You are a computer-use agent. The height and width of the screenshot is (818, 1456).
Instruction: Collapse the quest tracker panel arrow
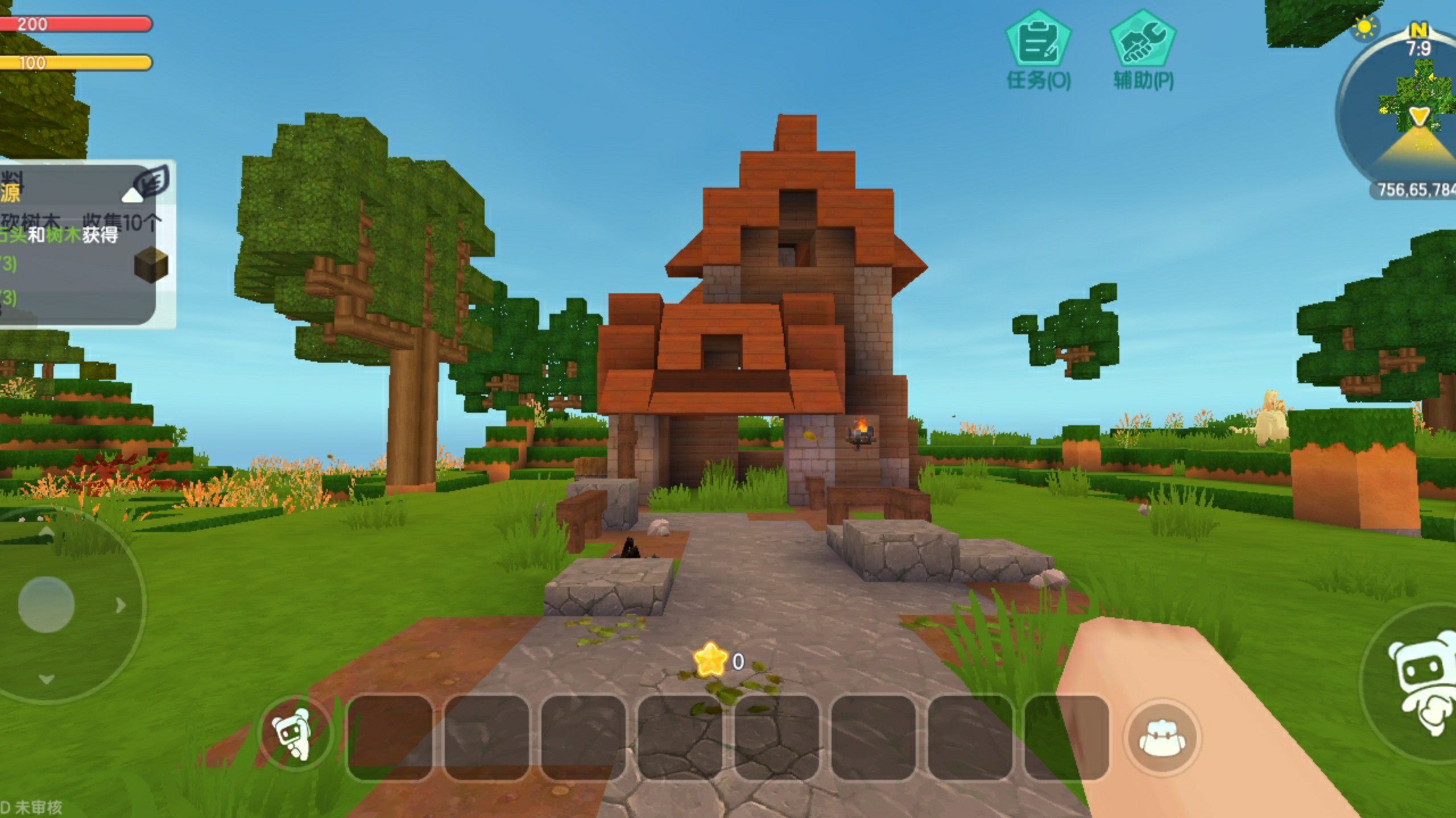tap(133, 196)
